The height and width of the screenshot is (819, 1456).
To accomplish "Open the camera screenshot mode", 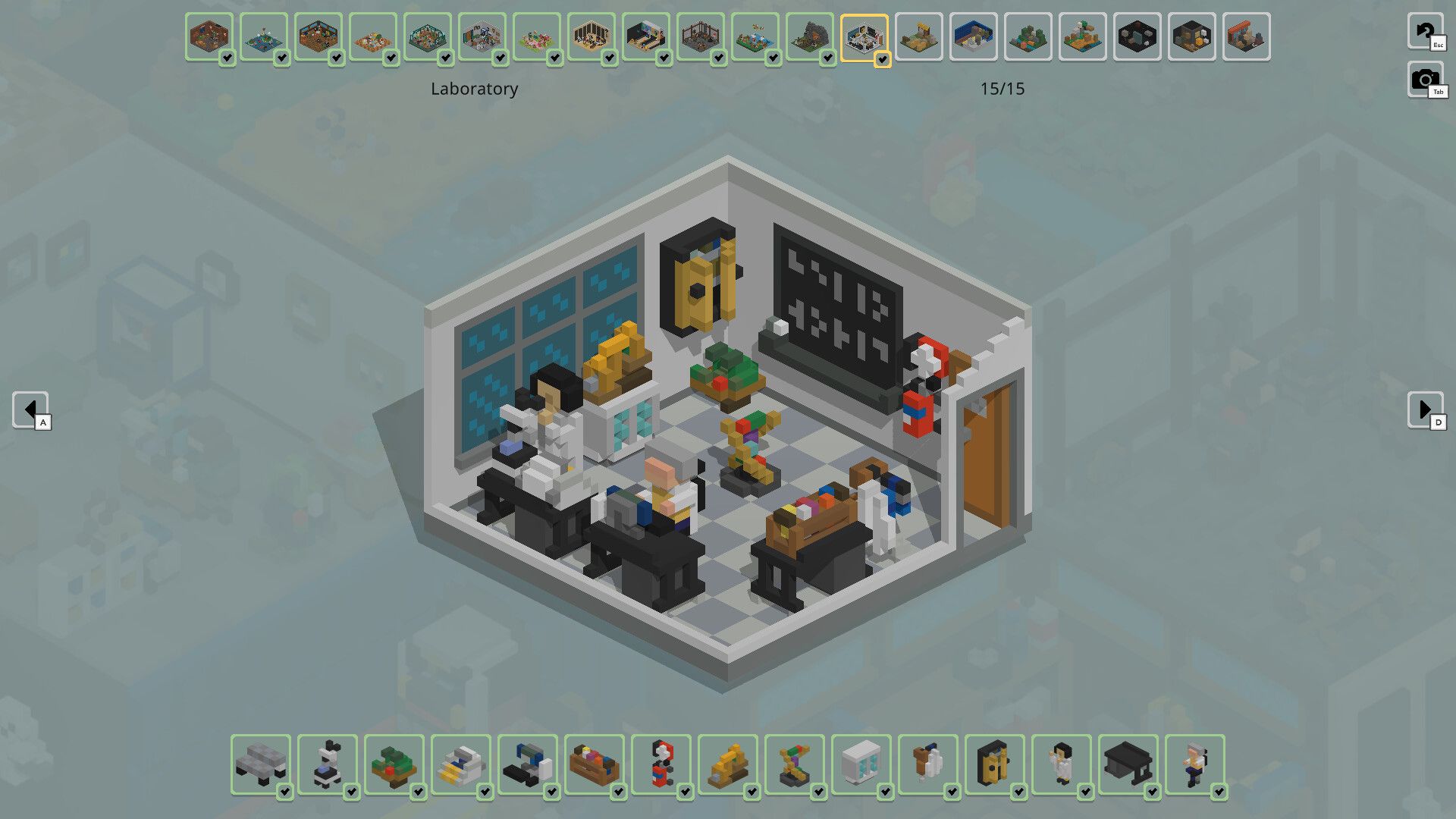I will coord(1425,79).
